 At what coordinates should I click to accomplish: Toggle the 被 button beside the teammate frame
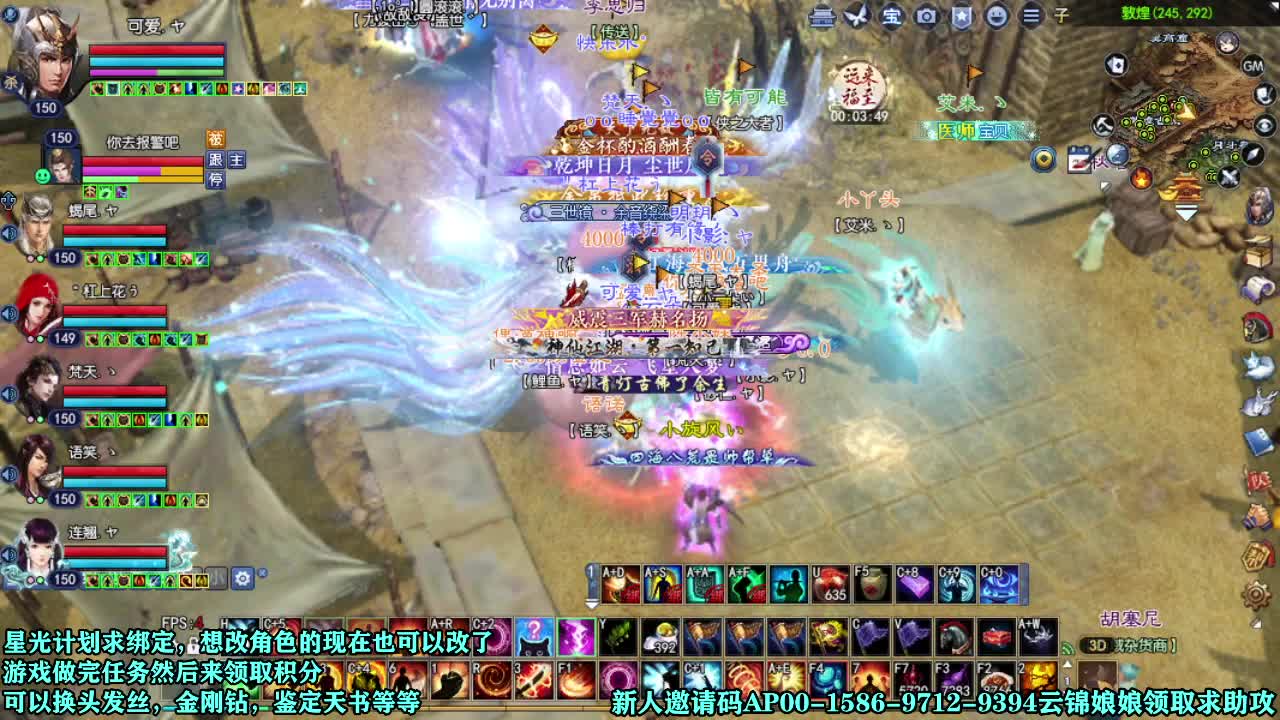coord(216,138)
